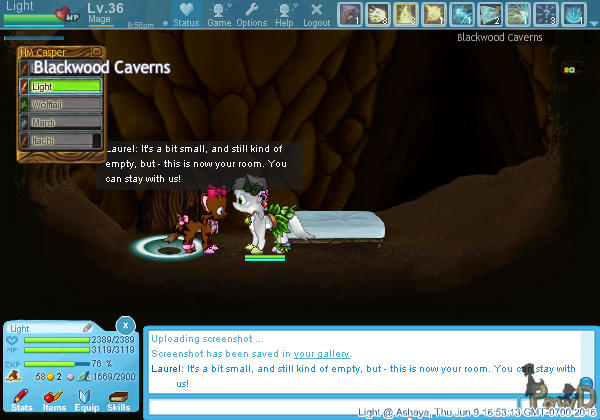
Task: Log out using the Logout button
Action: (x=316, y=14)
